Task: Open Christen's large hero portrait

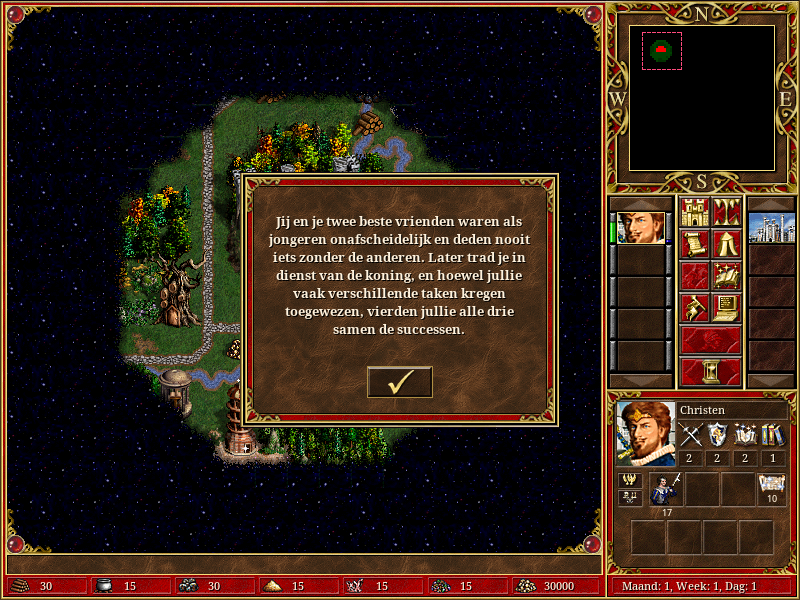Action: (x=646, y=433)
